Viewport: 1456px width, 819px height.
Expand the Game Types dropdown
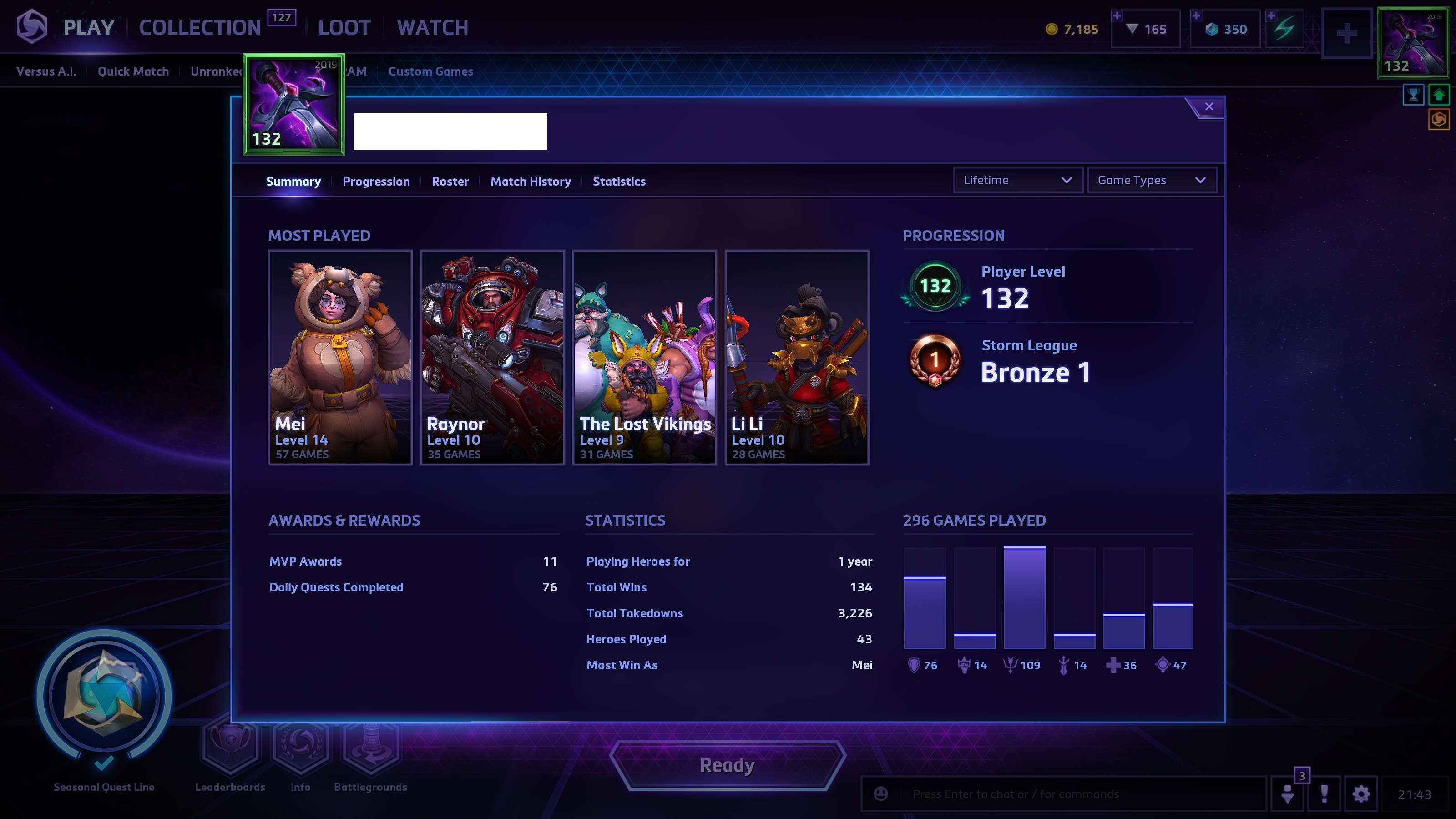coord(1151,180)
